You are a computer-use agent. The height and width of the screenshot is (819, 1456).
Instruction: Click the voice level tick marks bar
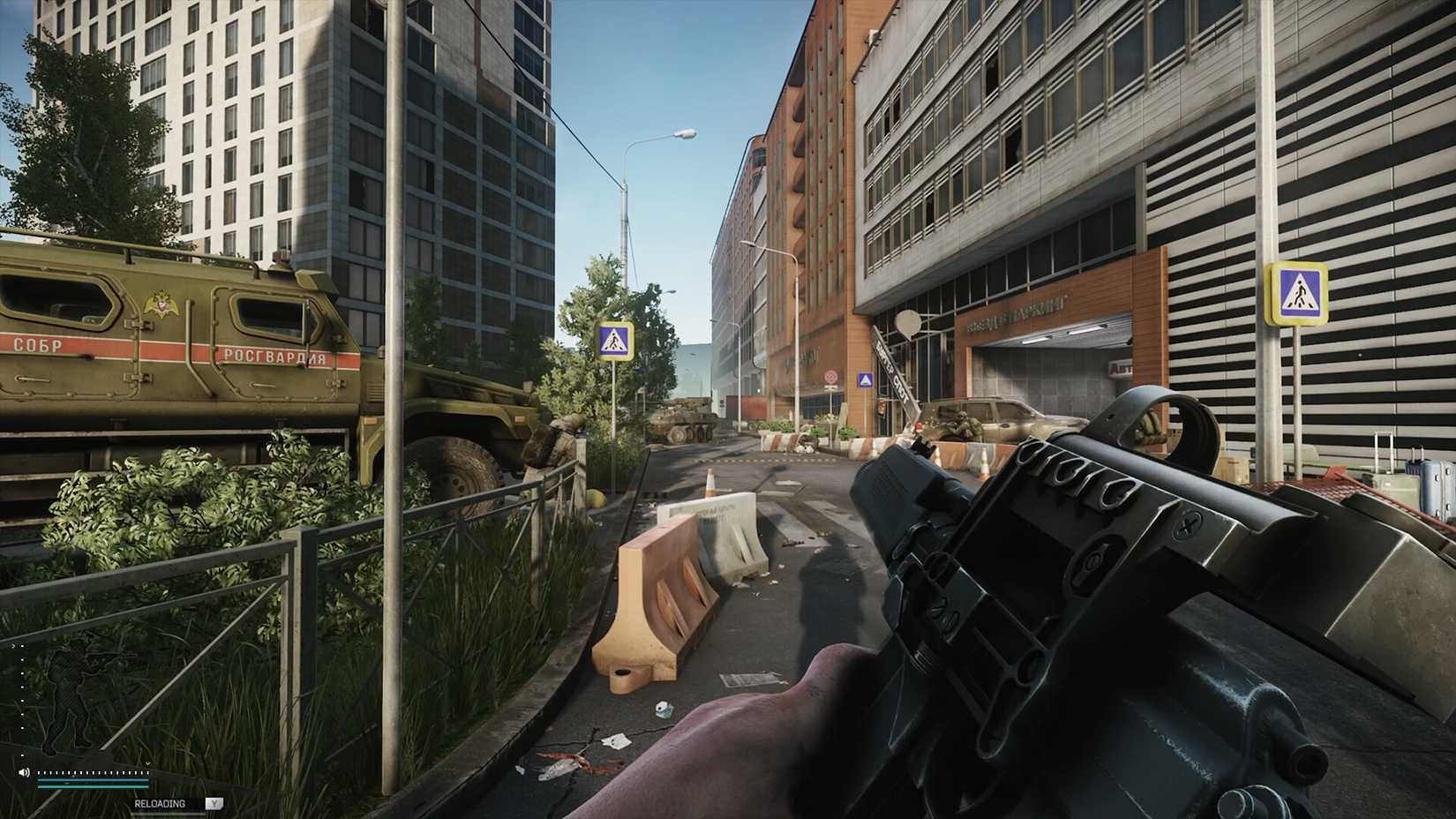(x=93, y=772)
